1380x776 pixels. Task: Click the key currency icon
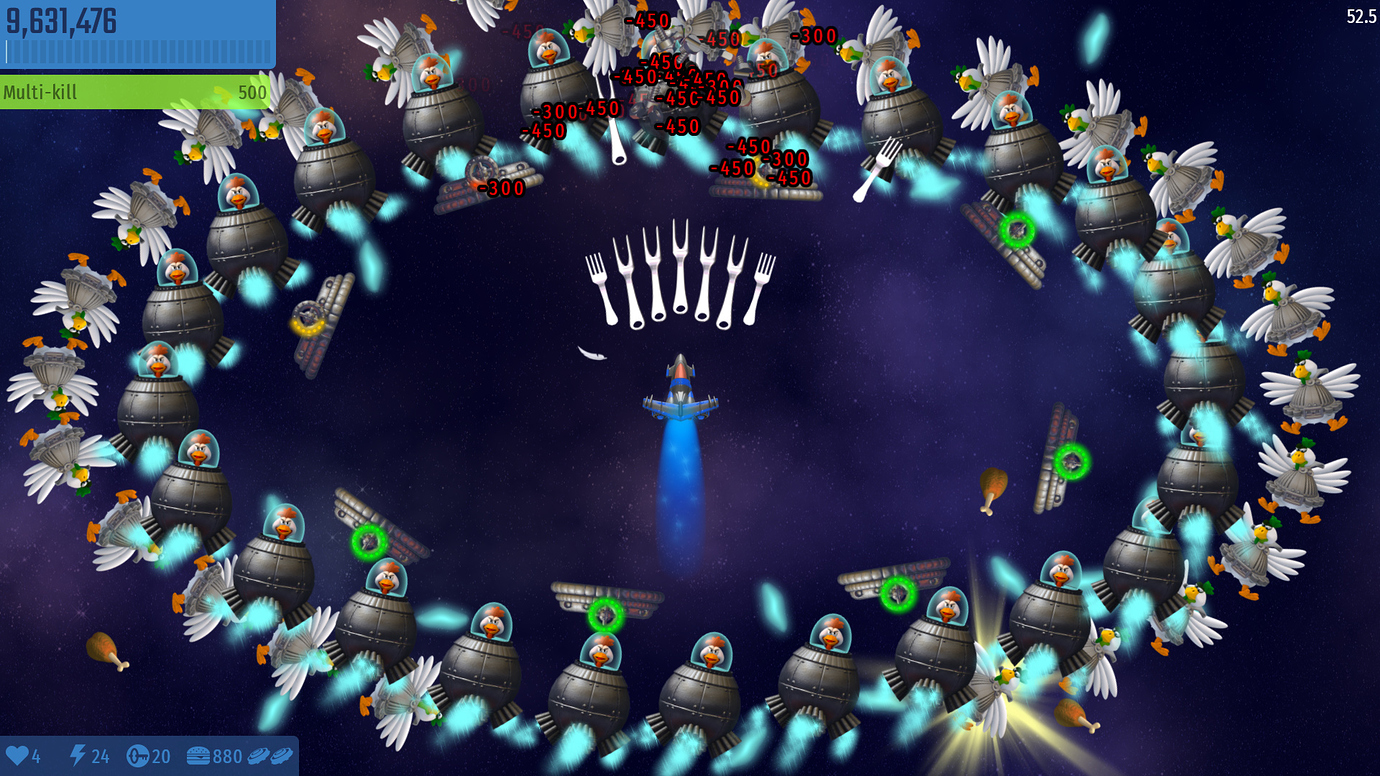(x=137, y=758)
